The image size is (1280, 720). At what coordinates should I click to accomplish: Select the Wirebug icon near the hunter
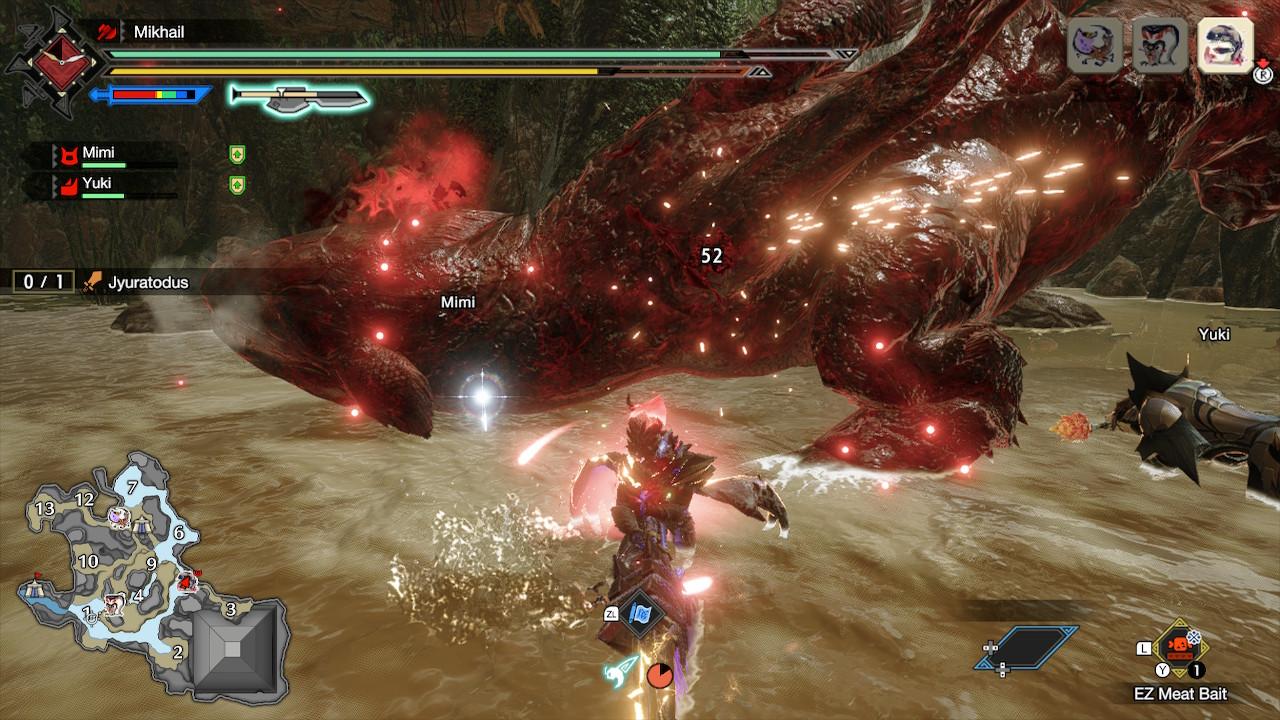coord(621,668)
